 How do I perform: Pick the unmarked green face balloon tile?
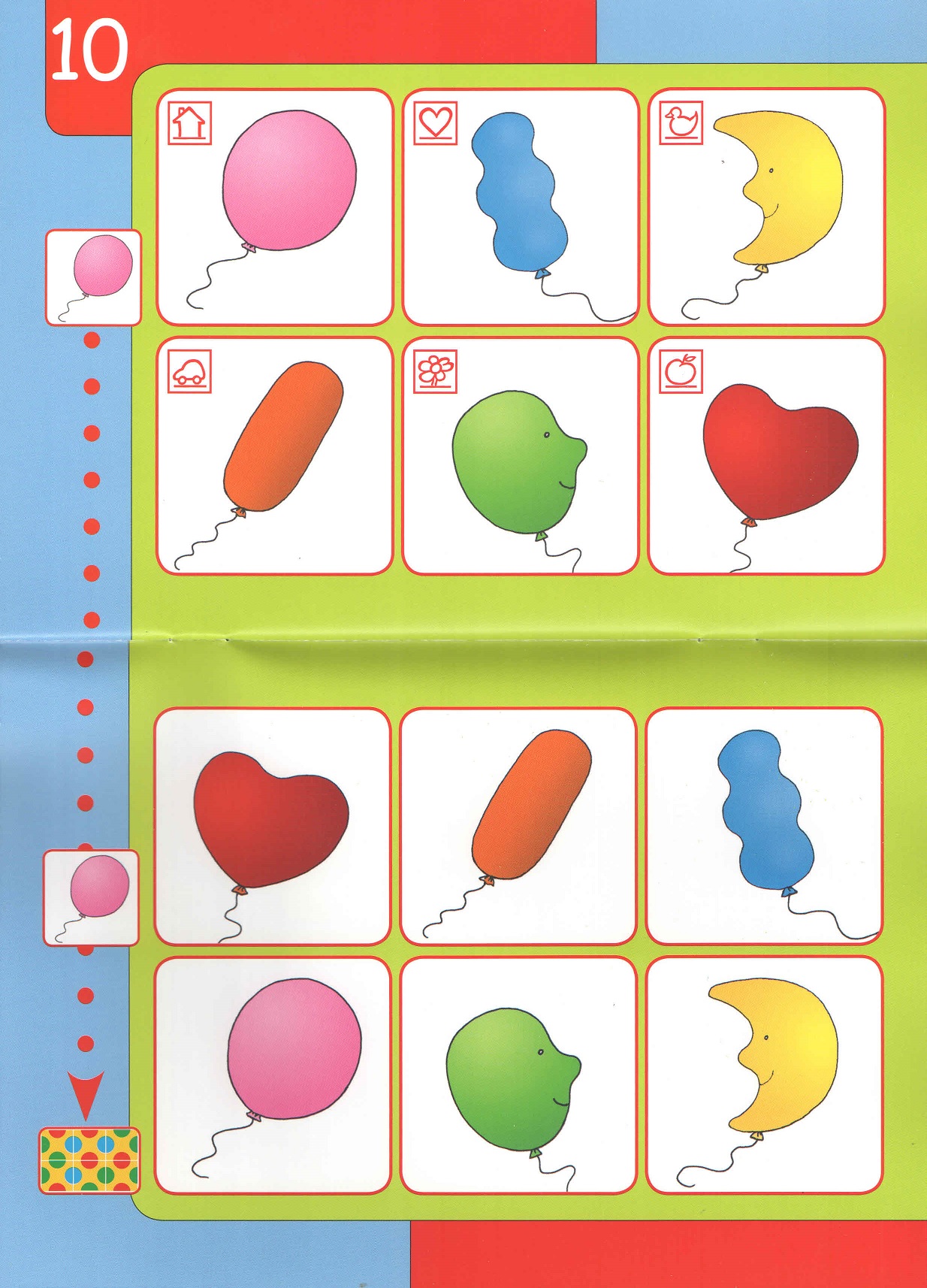pyautogui.click(x=518, y=1075)
